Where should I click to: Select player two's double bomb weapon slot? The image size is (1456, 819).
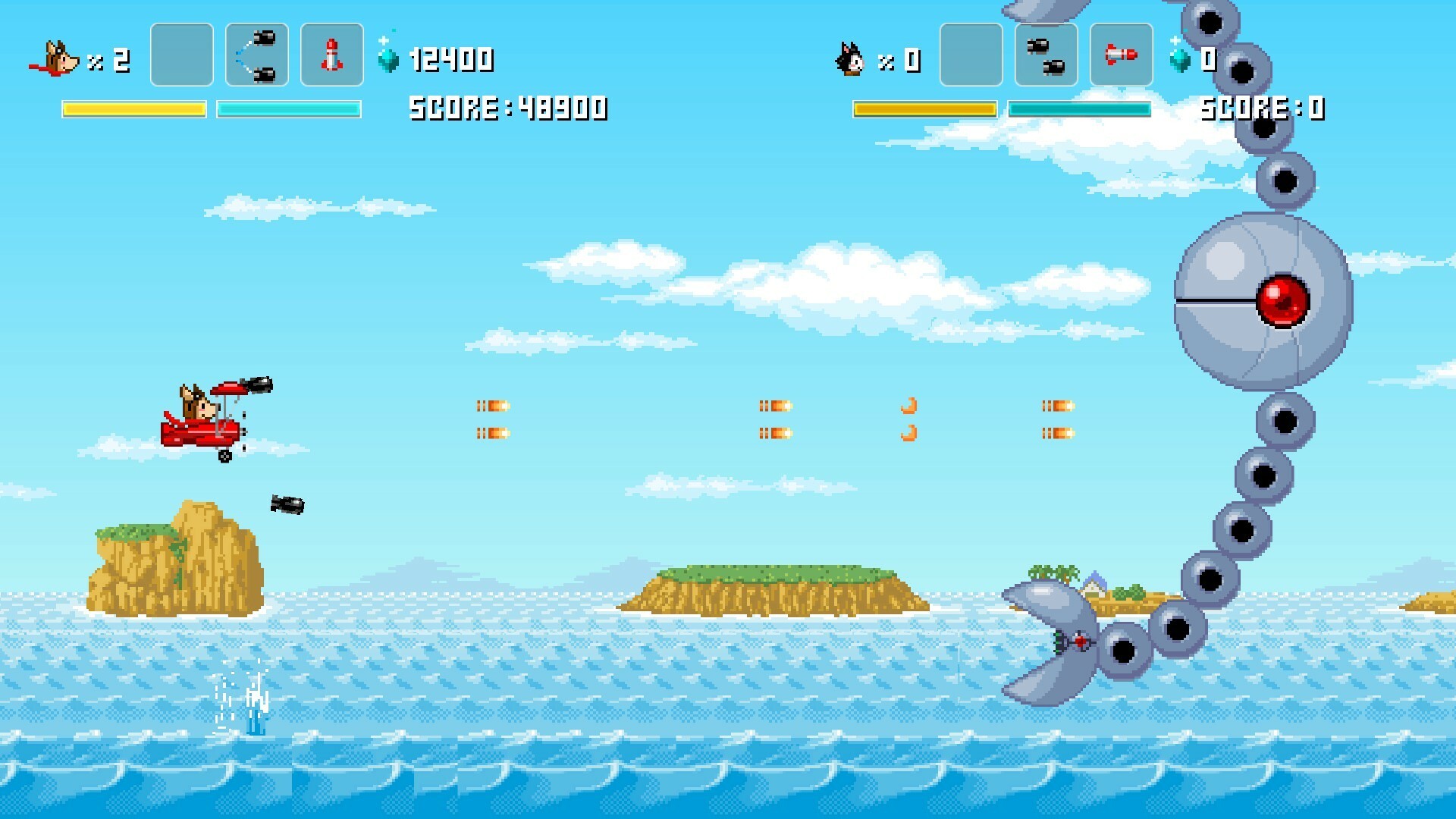coord(1046,55)
